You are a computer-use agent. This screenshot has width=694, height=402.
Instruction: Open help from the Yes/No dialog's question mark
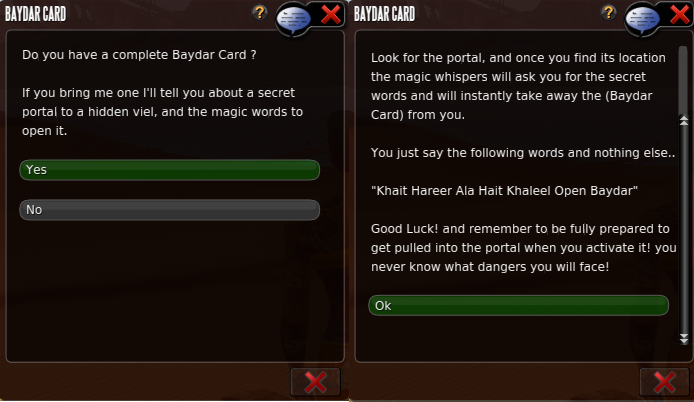[x=260, y=13]
